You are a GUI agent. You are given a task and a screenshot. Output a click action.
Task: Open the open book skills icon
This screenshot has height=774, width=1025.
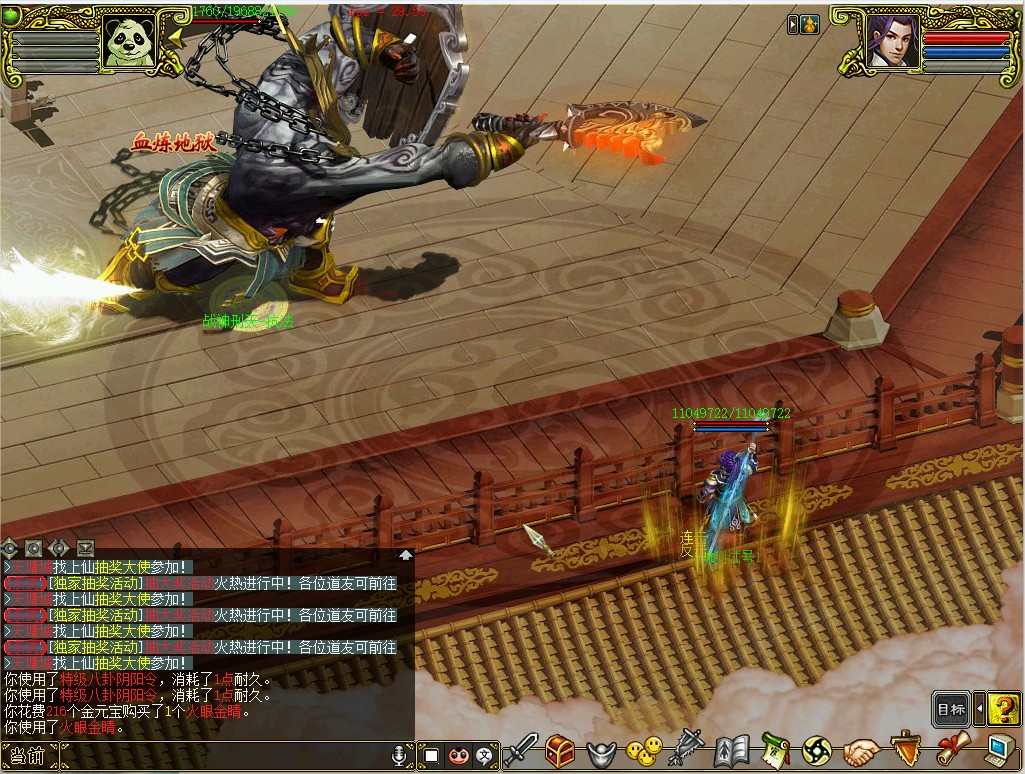pyautogui.click(x=731, y=750)
